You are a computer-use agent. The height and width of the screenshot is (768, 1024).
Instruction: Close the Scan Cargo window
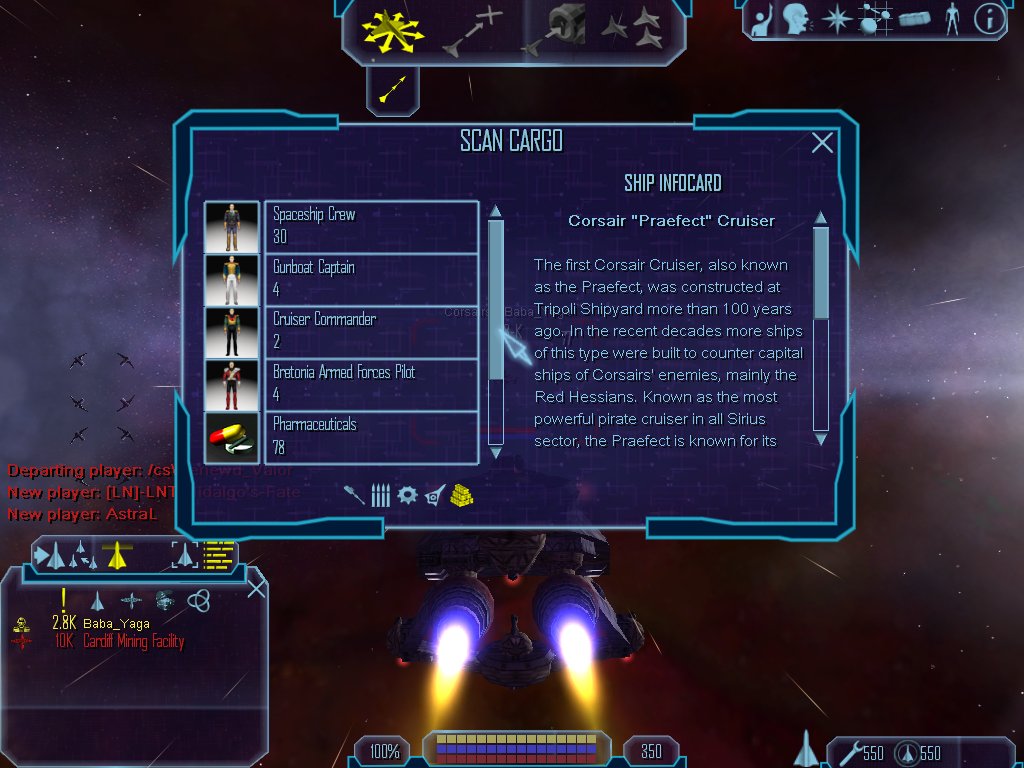[822, 143]
